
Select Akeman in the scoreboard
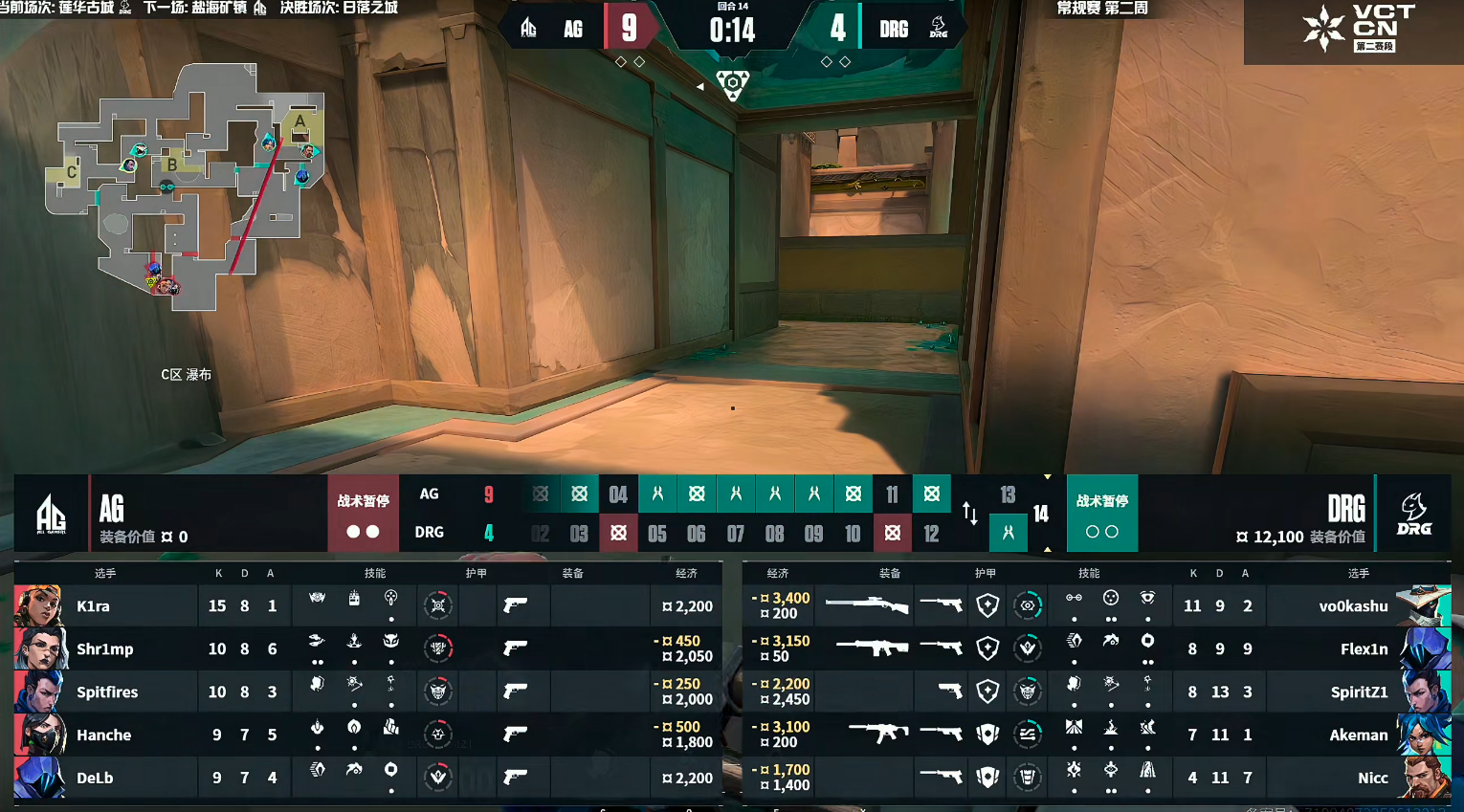coord(1358,735)
